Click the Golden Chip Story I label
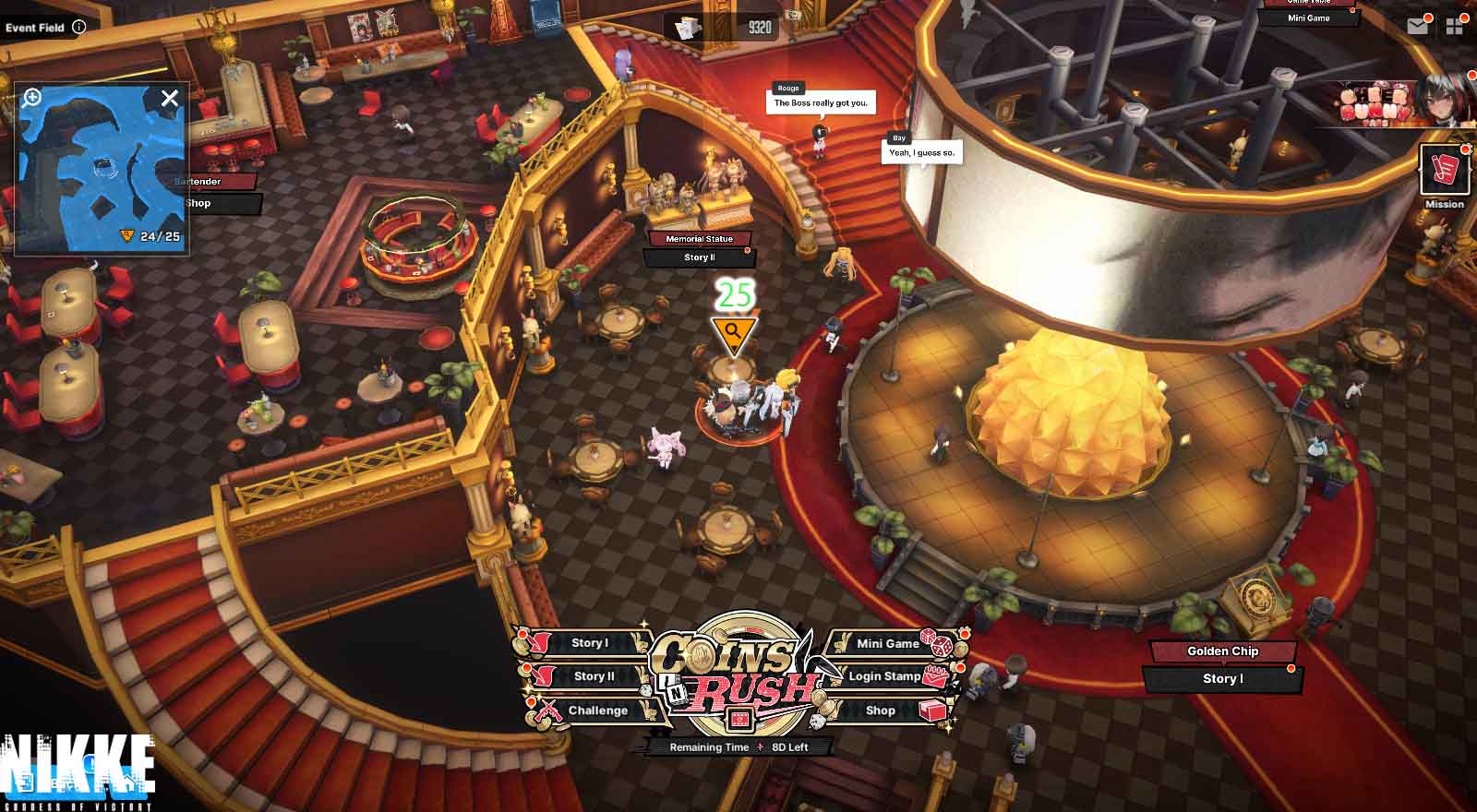1477x812 pixels. point(1222,678)
